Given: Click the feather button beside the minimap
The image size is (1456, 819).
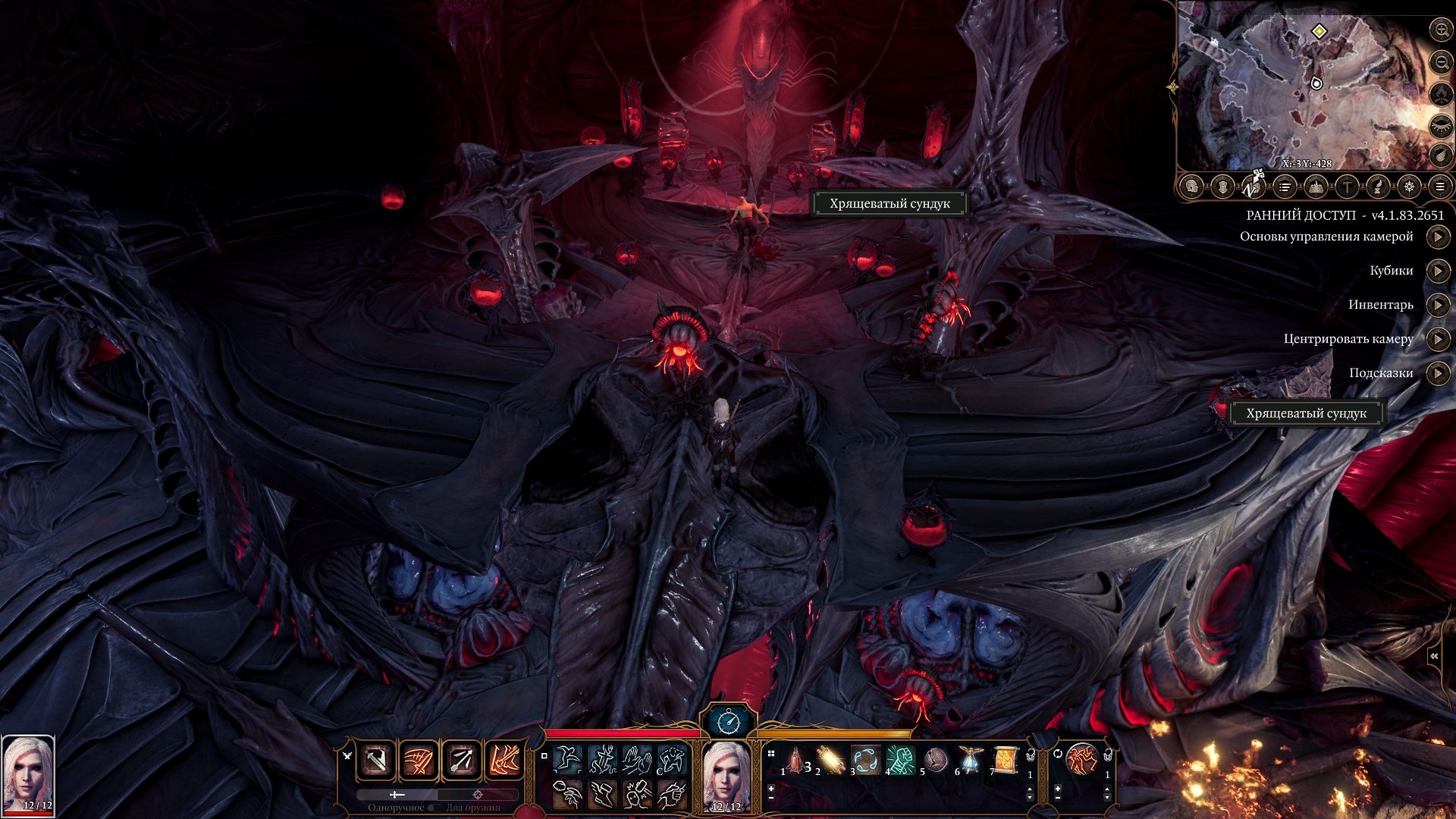Looking at the screenshot, I should pos(1440,156).
